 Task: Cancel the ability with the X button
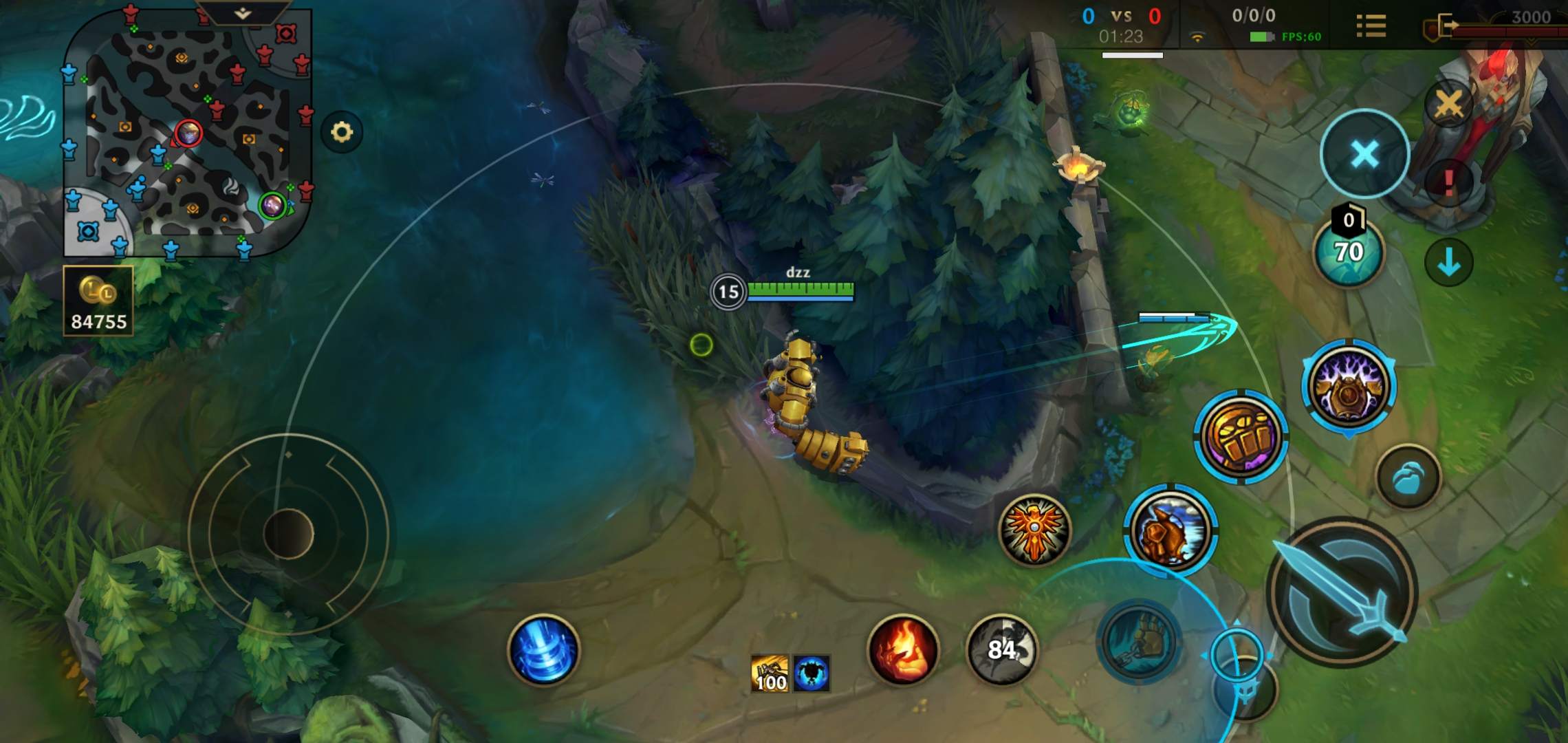coord(1364,153)
